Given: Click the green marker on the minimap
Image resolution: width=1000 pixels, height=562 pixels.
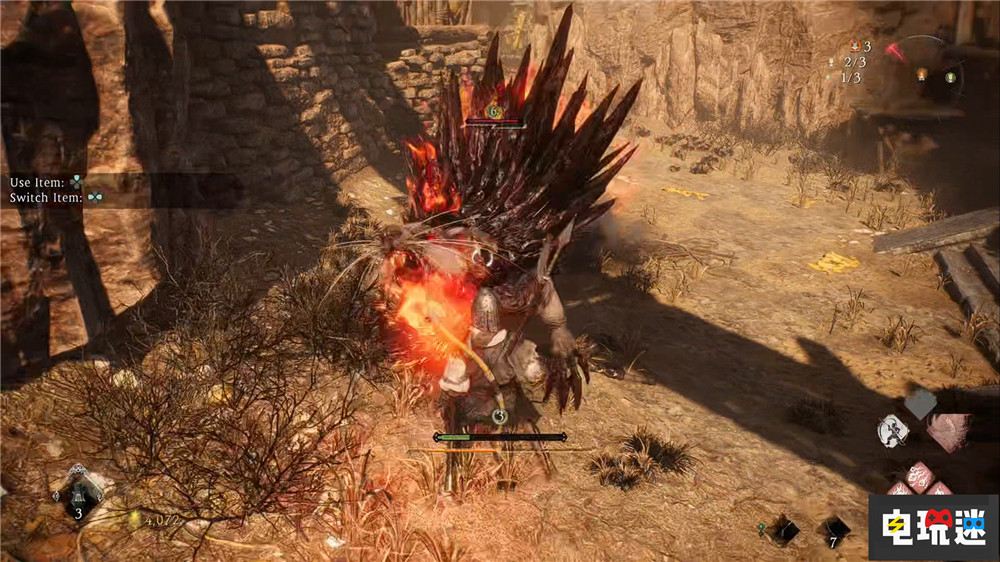Looking at the screenshot, I should coord(950,77).
